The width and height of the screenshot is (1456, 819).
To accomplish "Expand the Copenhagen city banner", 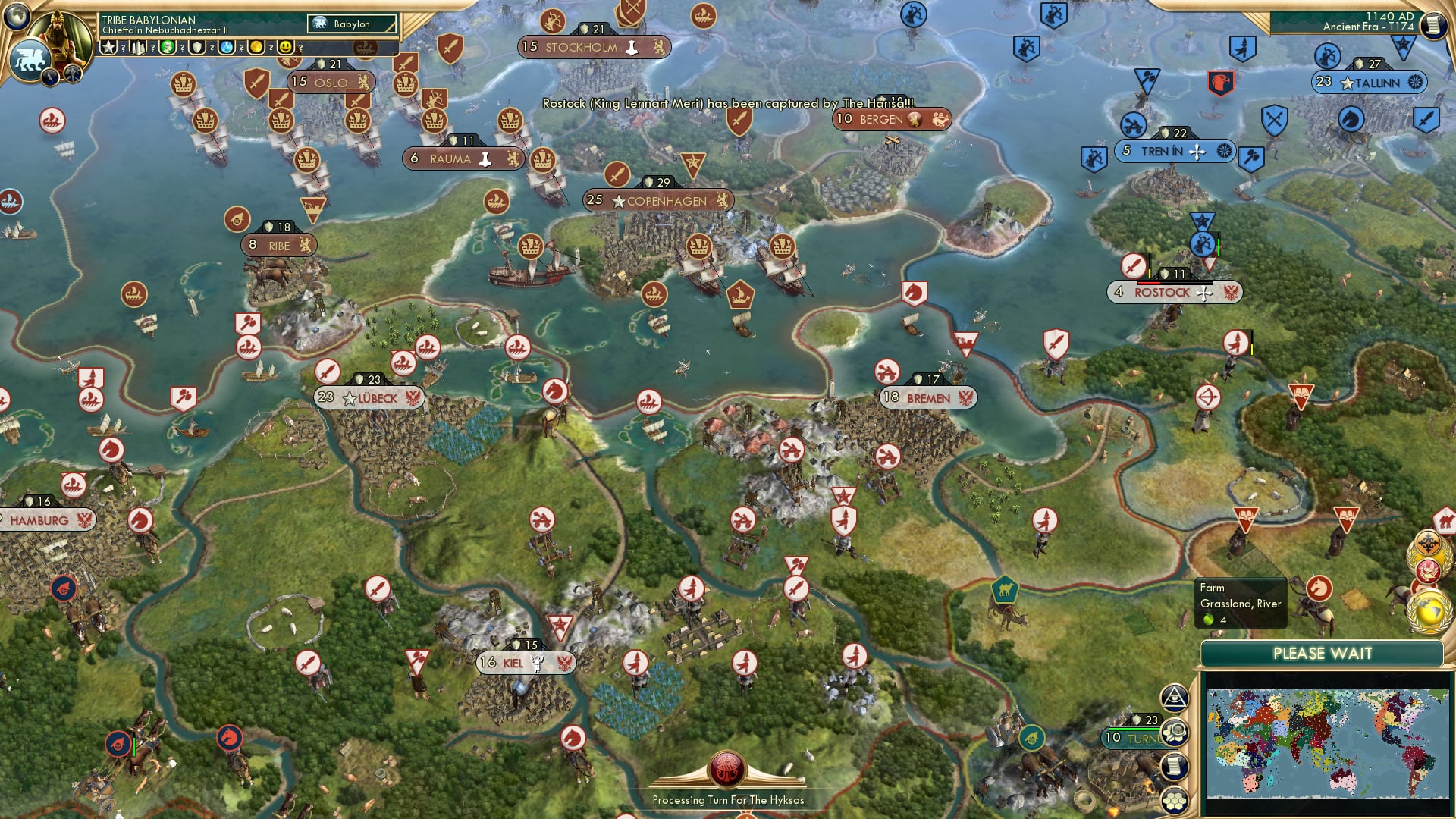I will tap(660, 201).
